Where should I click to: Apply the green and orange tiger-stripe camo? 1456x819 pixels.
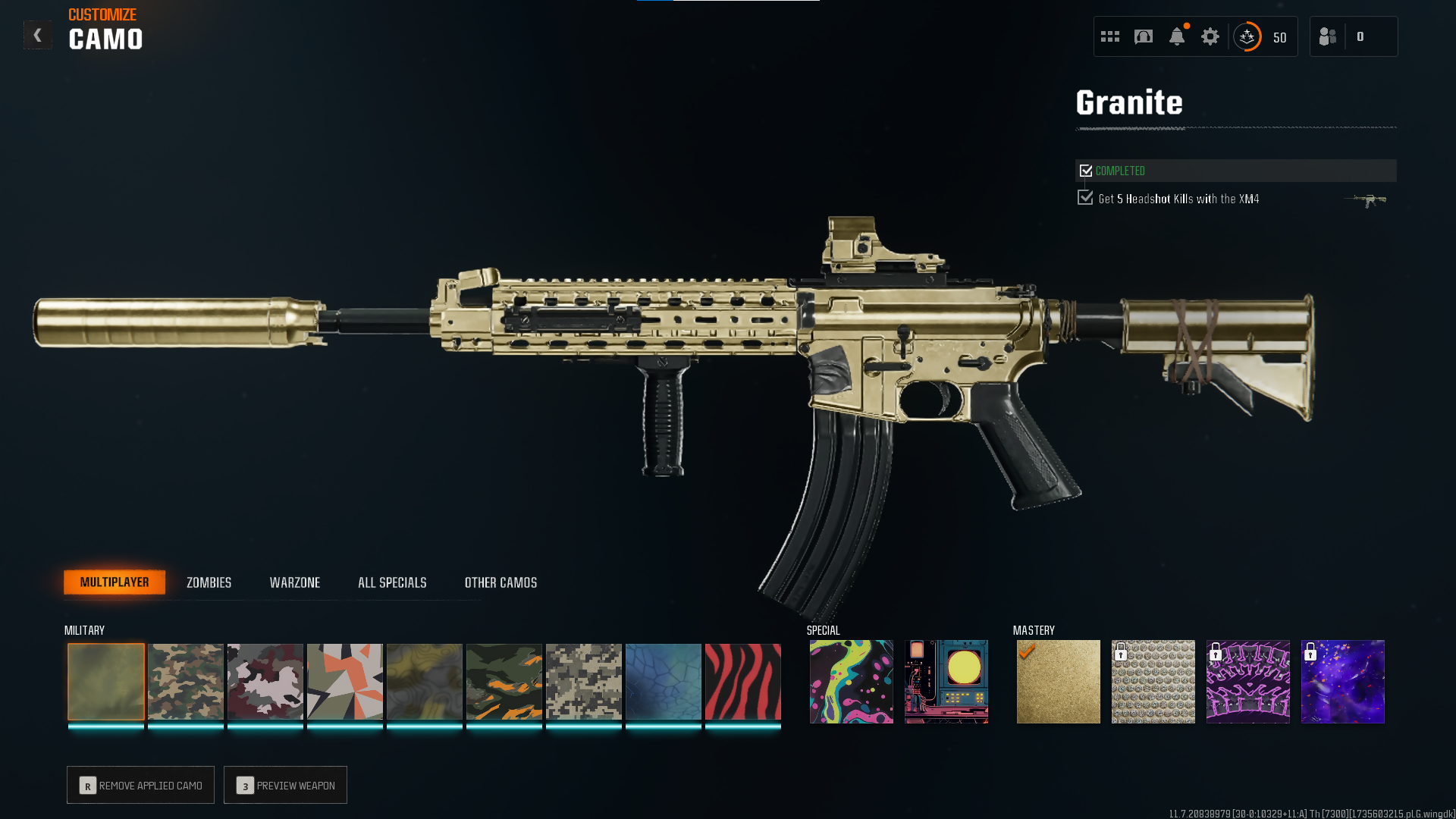(504, 682)
